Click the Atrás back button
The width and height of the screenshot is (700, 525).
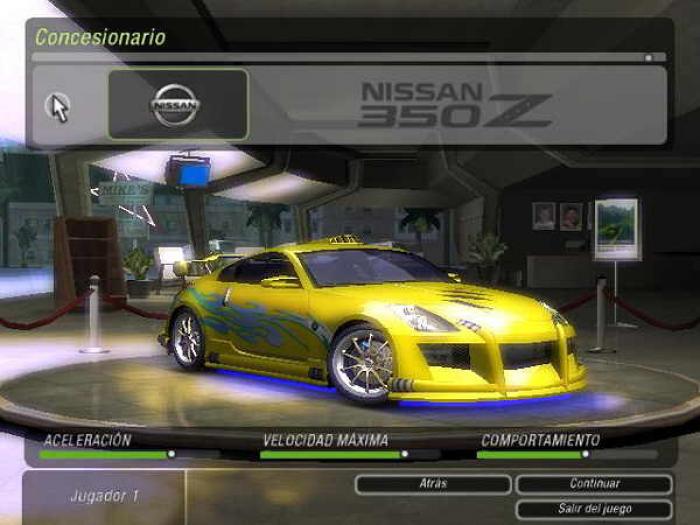(432, 484)
